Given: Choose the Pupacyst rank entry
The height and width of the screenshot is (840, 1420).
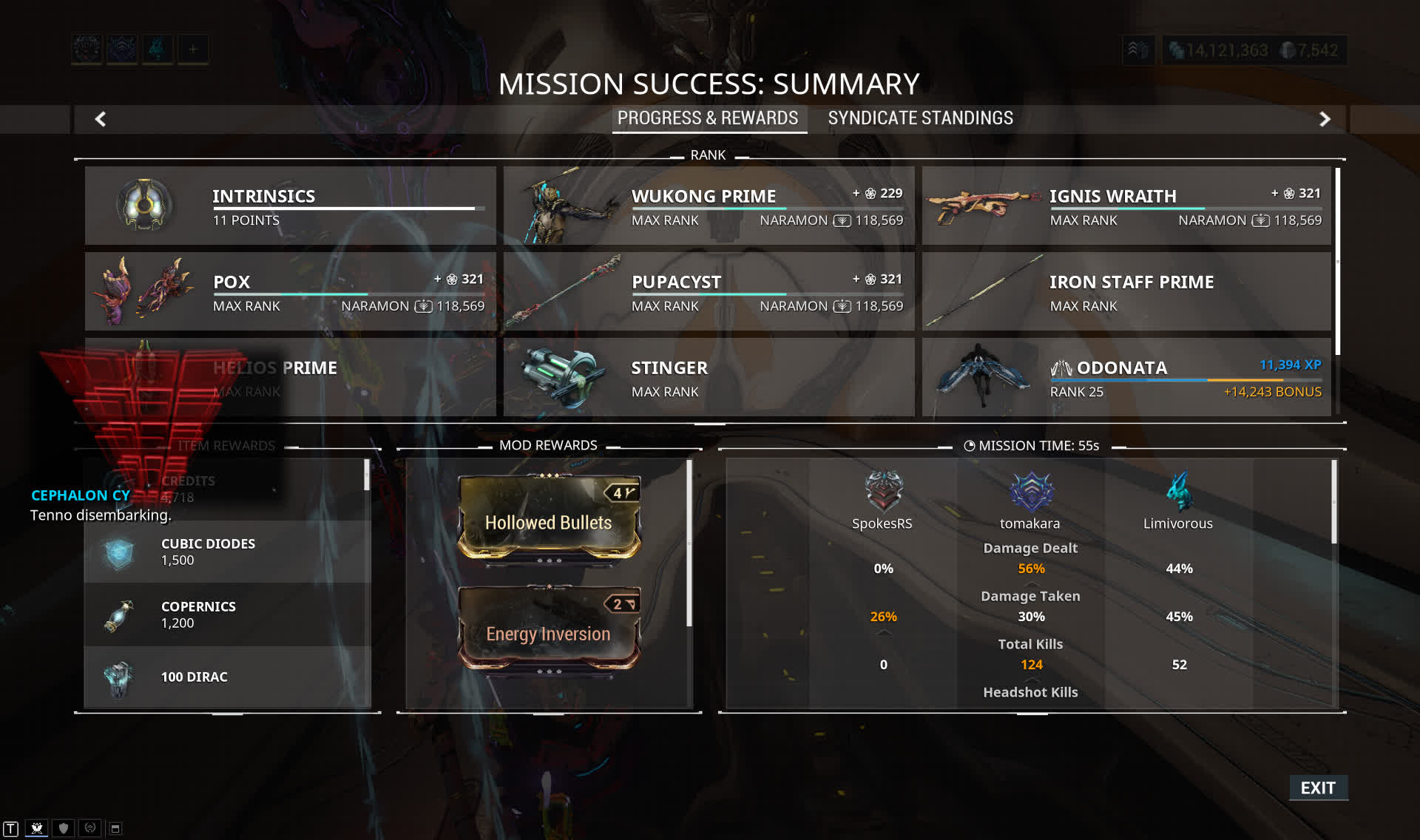Looking at the screenshot, I should coord(709,291).
